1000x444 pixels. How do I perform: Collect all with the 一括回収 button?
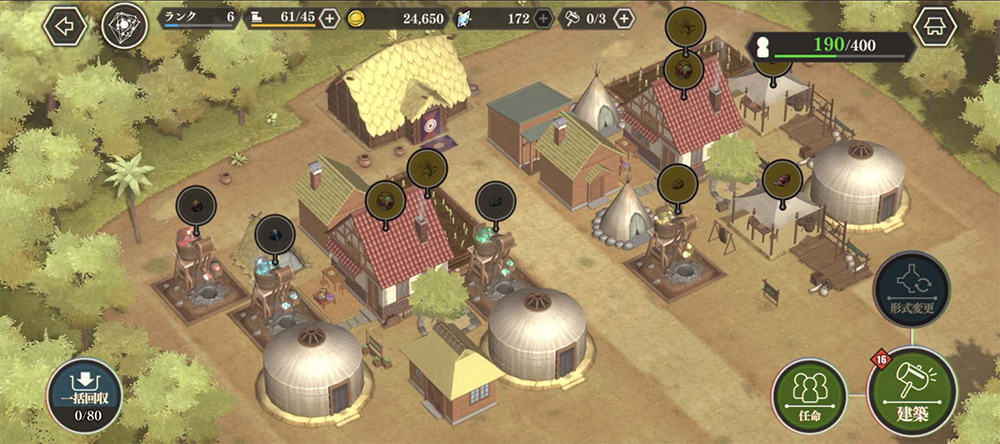83,396
